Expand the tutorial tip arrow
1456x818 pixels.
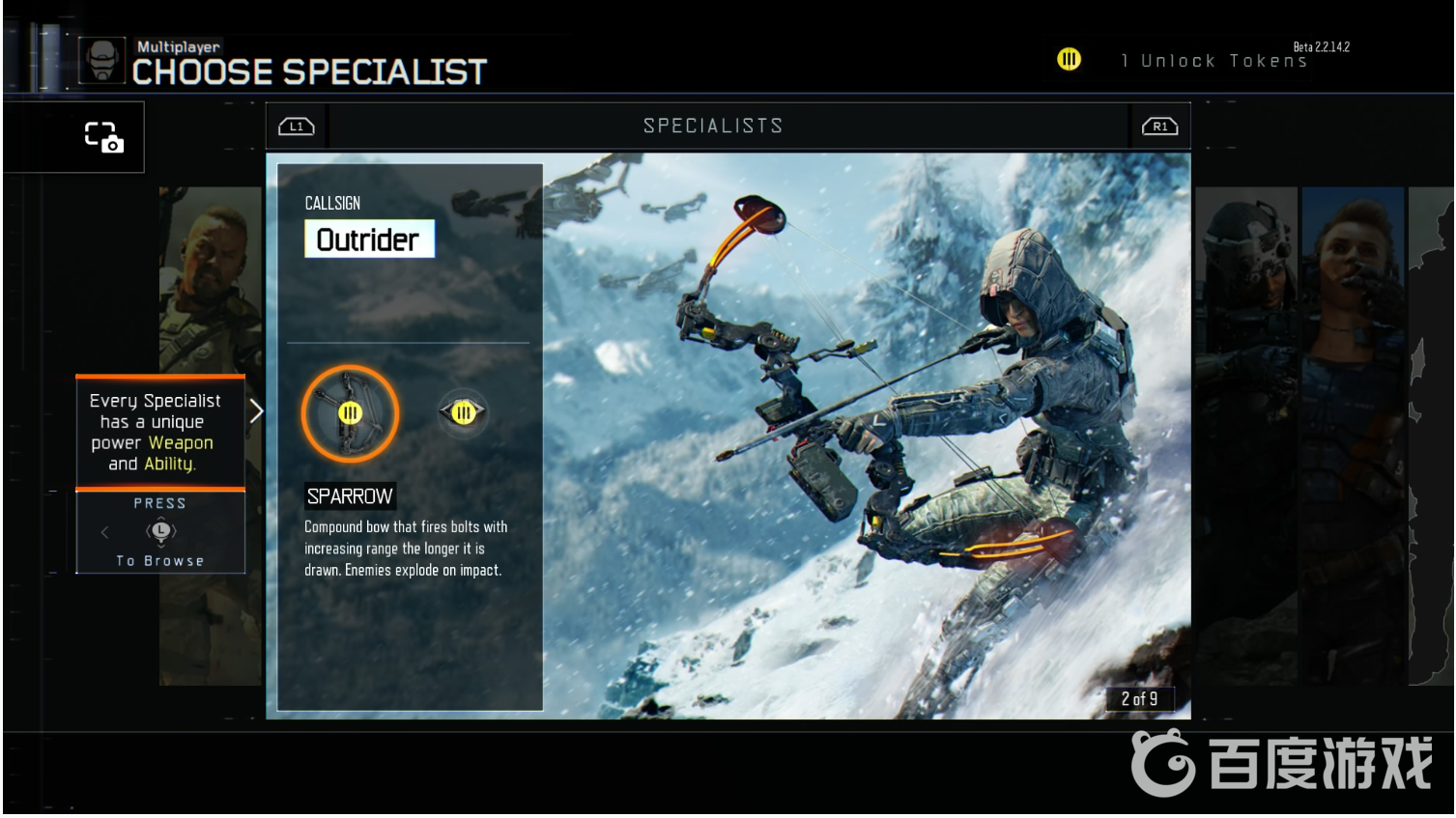click(256, 411)
